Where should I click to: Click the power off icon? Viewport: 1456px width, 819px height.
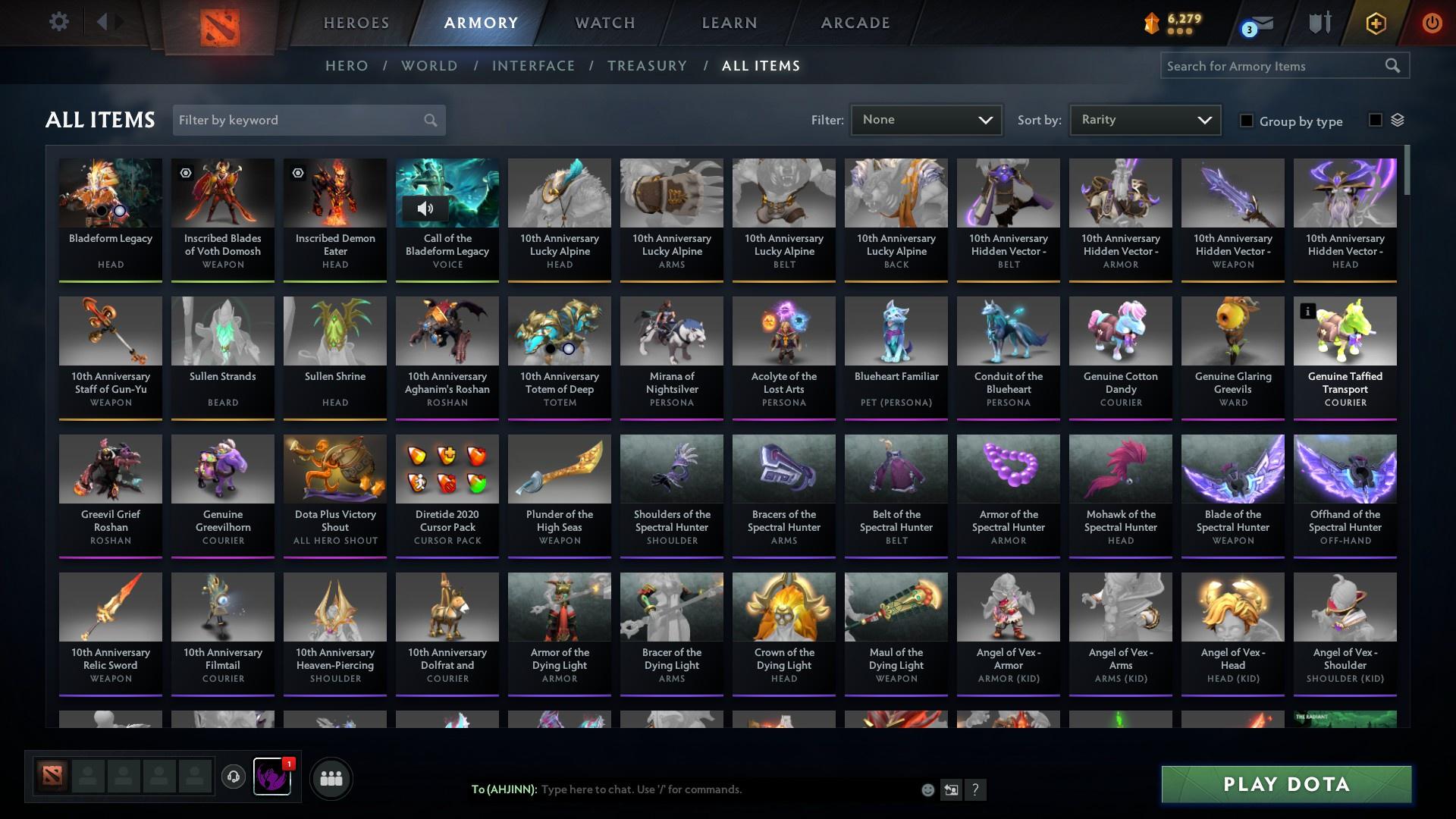coord(1432,22)
